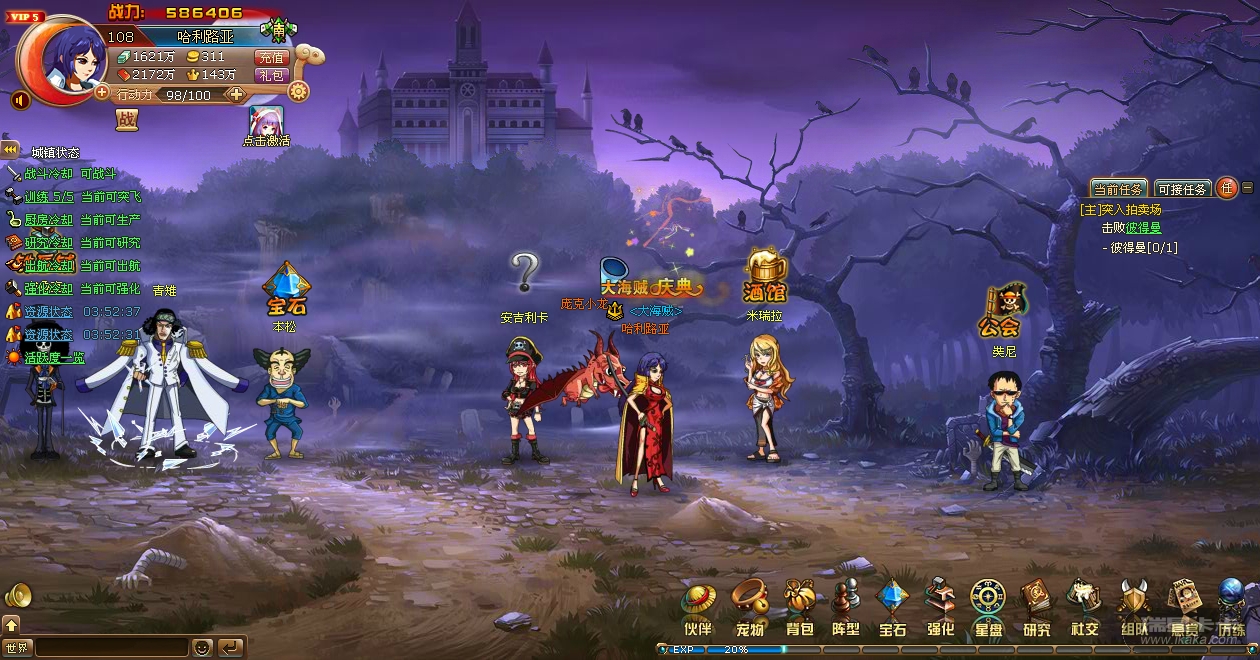Open the chat emoji smiley picker
Viewport: 1260px width, 660px height.
click(202, 647)
